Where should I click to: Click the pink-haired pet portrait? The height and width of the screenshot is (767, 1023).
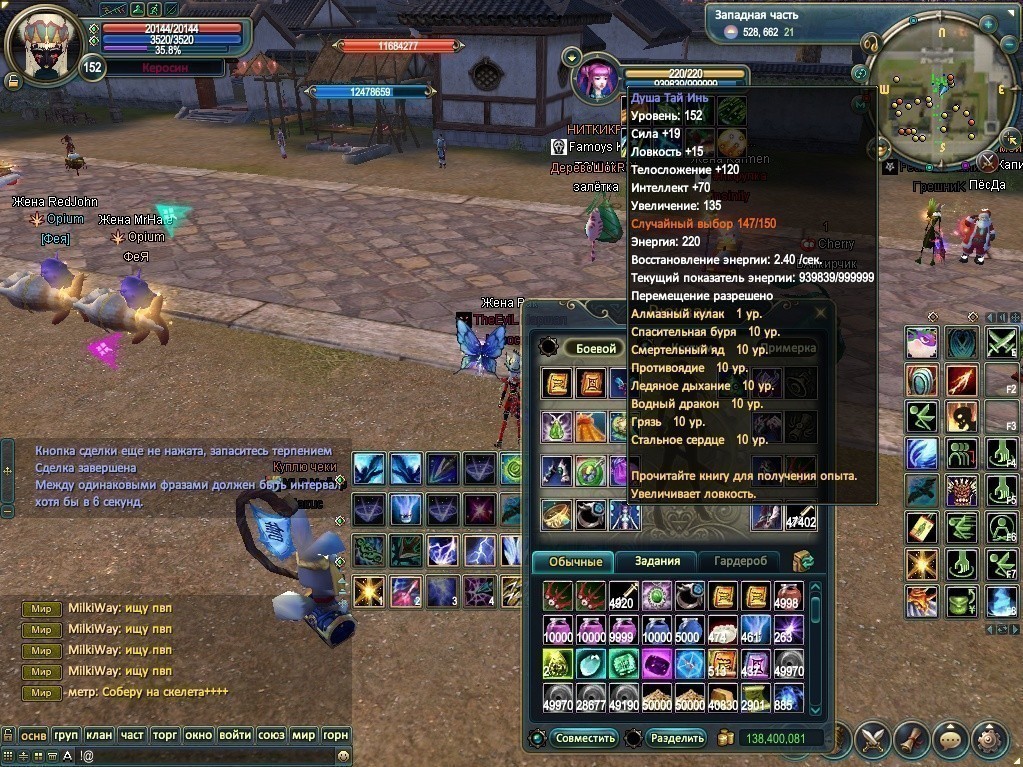[x=597, y=78]
